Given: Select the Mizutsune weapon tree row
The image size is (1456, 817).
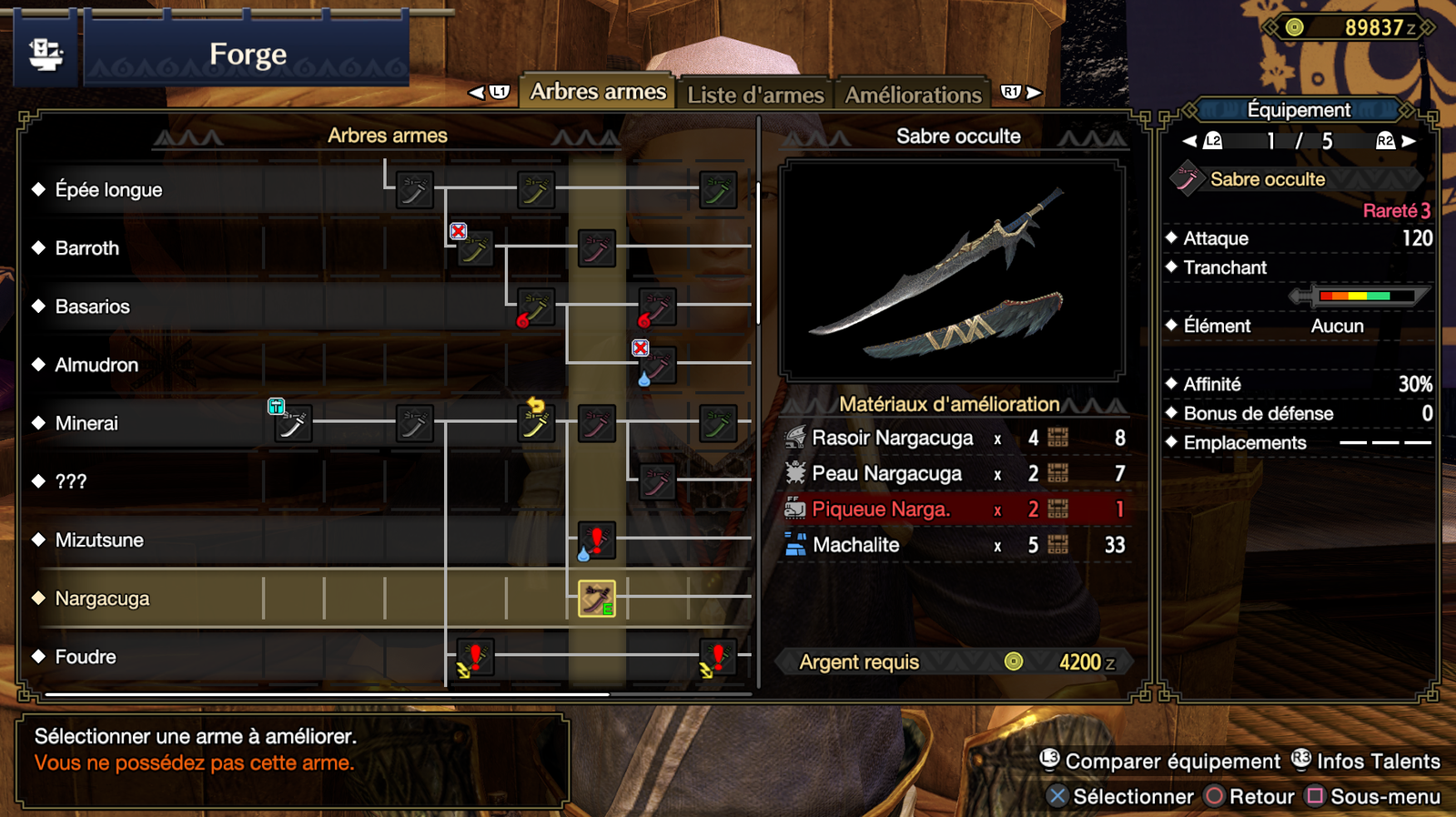Looking at the screenshot, I should [100, 540].
